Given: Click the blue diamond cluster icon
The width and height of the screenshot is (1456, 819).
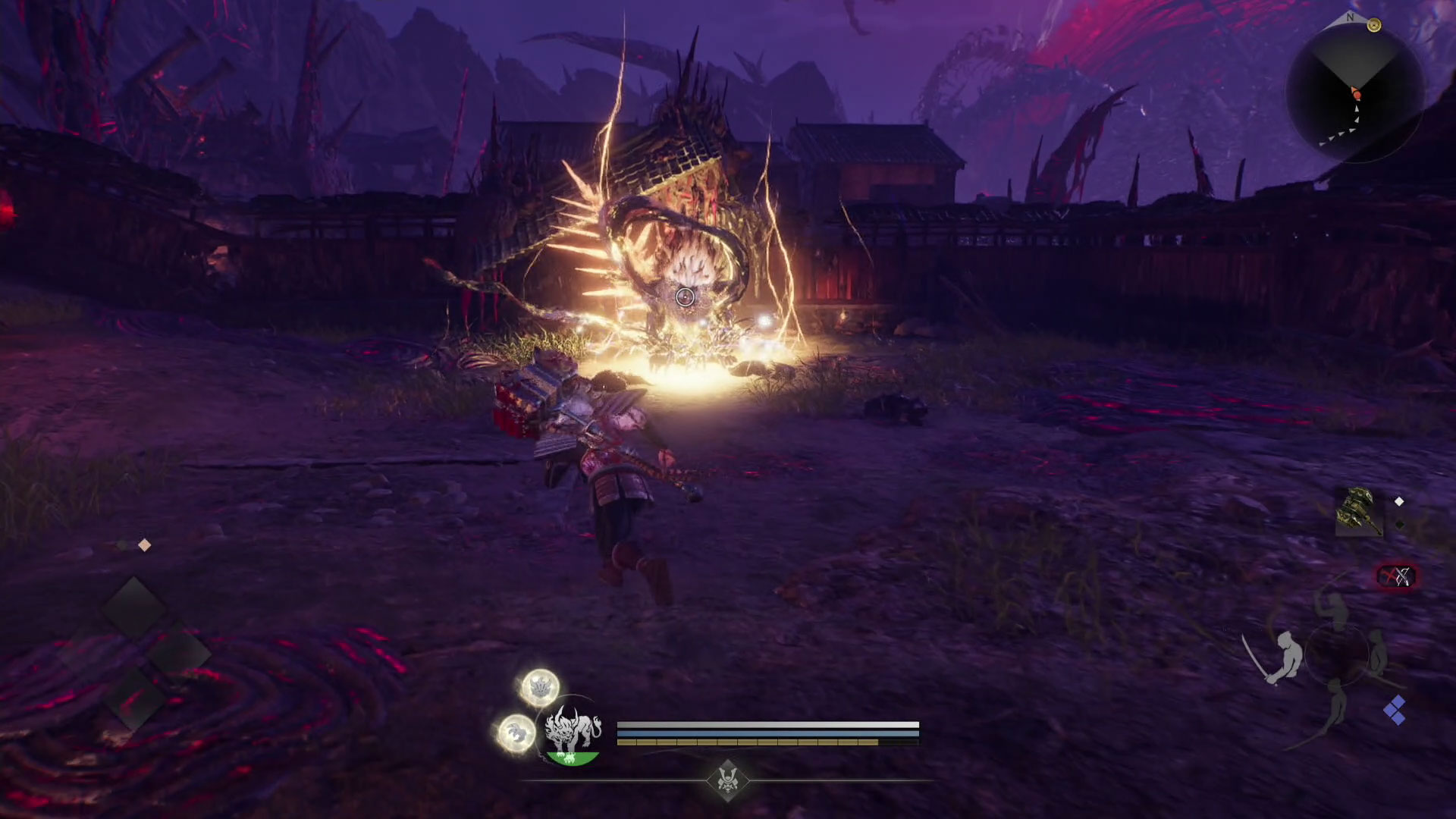Looking at the screenshot, I should [1395, 711].
